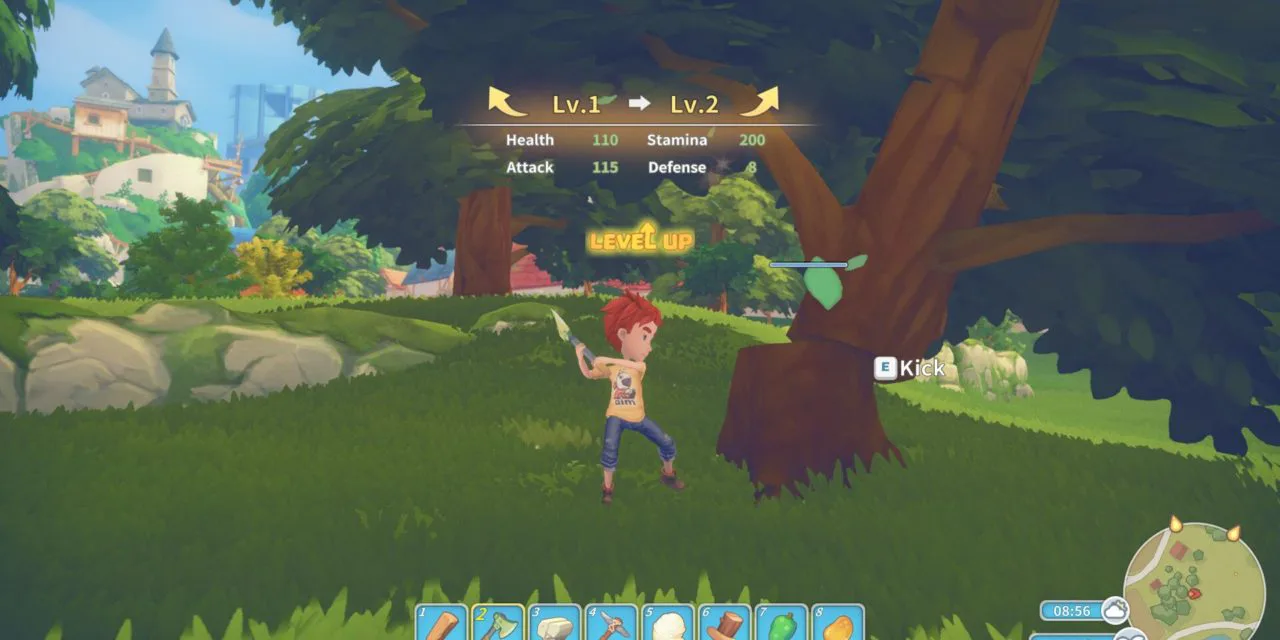Click the cloudy weather icon beside the clock

point(1115,609)
